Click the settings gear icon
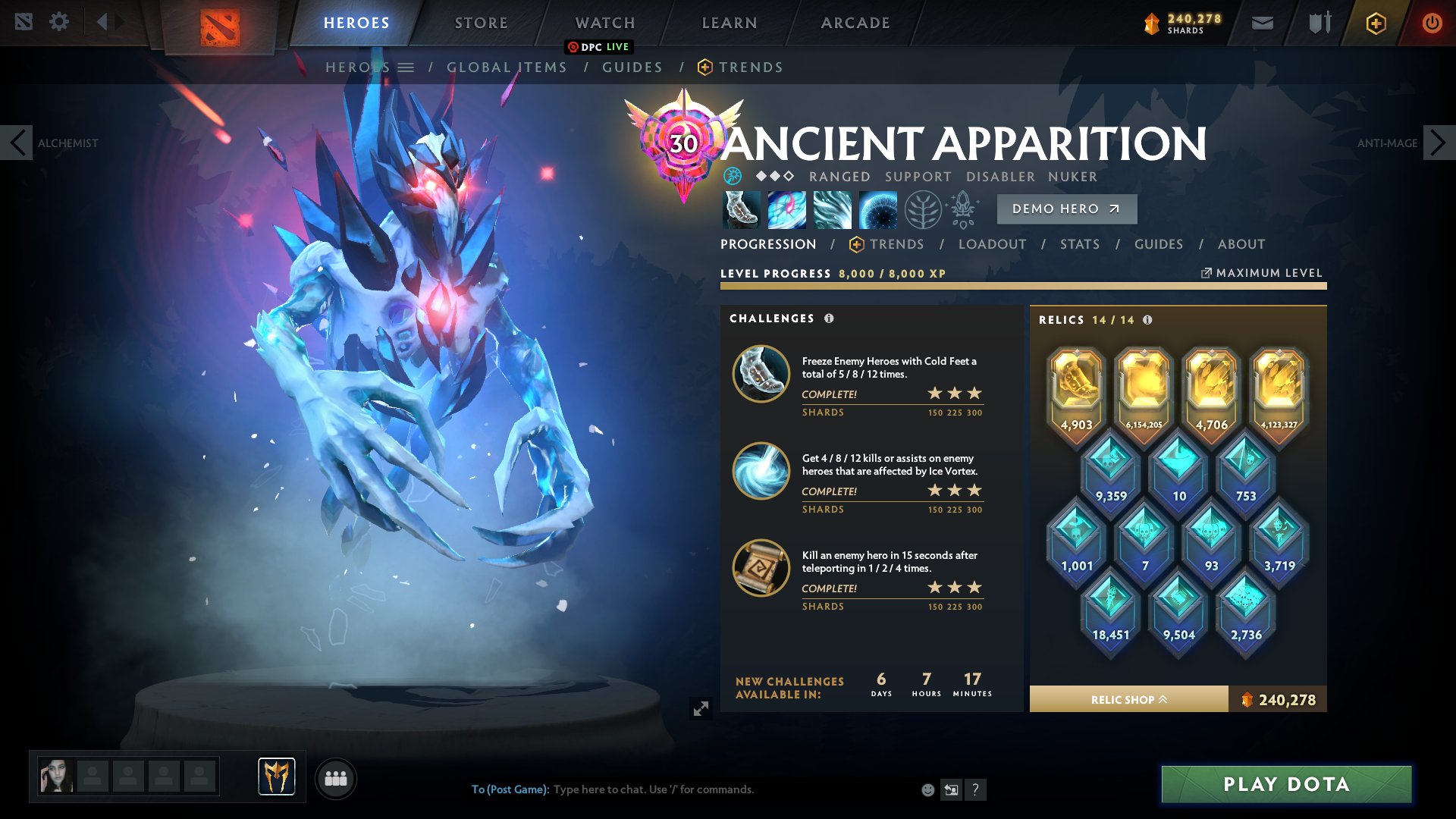This screenshot has height=819, width=1456. tap(59, 21)
